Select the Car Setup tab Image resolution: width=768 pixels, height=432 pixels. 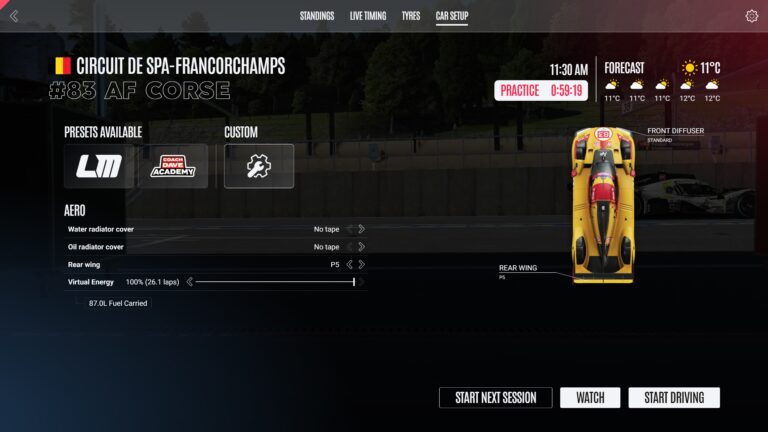[x=452, y=16]
